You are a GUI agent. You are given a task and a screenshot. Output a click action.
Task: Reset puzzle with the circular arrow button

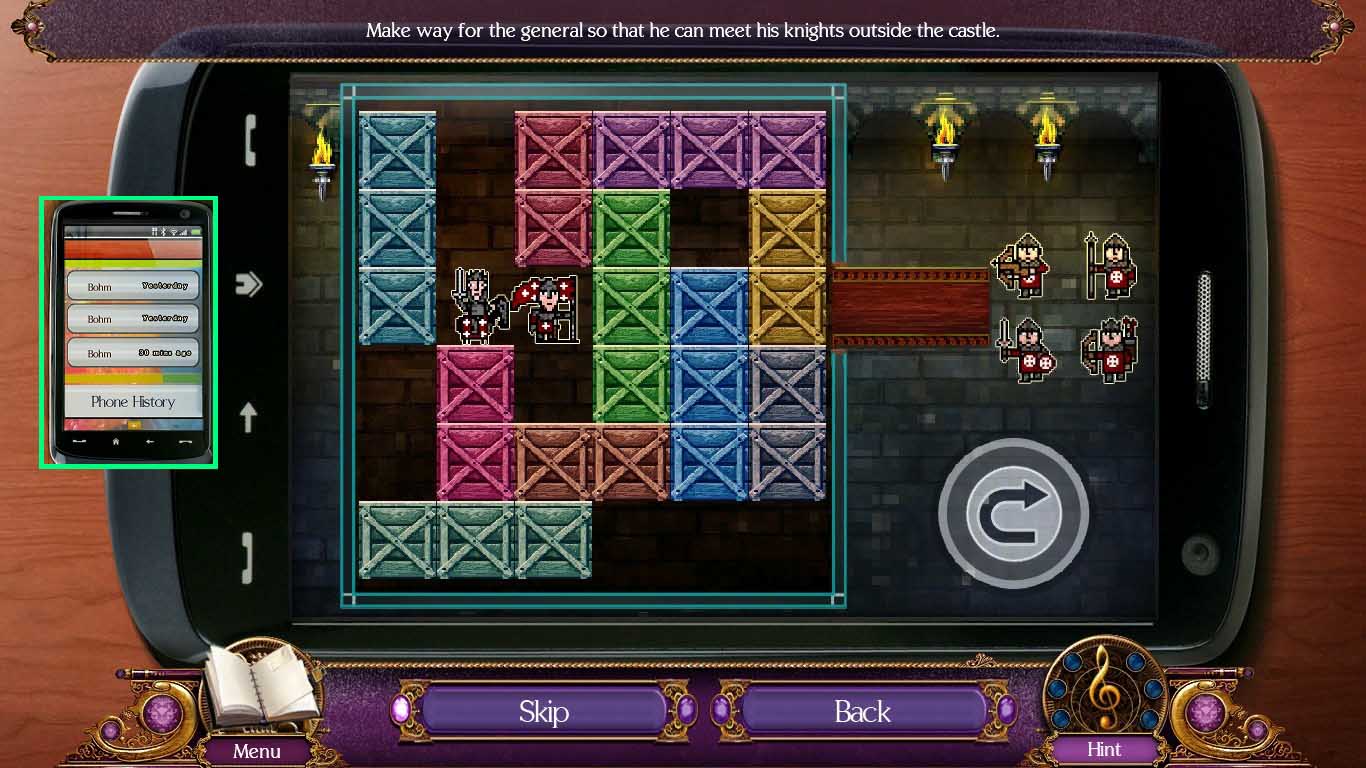pos(1013,512)
